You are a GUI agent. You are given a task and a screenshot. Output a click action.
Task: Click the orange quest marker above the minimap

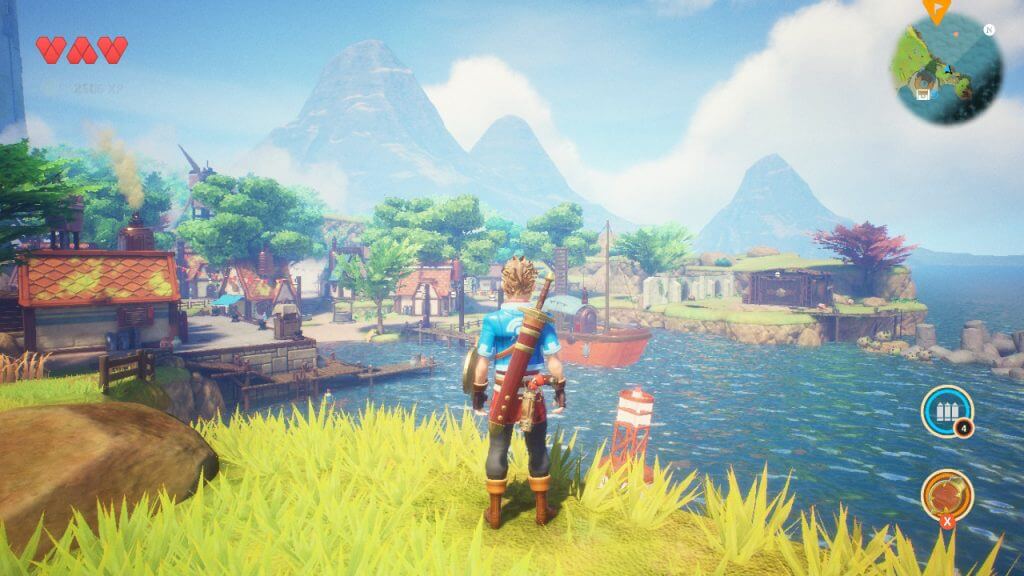pos(937,10)
